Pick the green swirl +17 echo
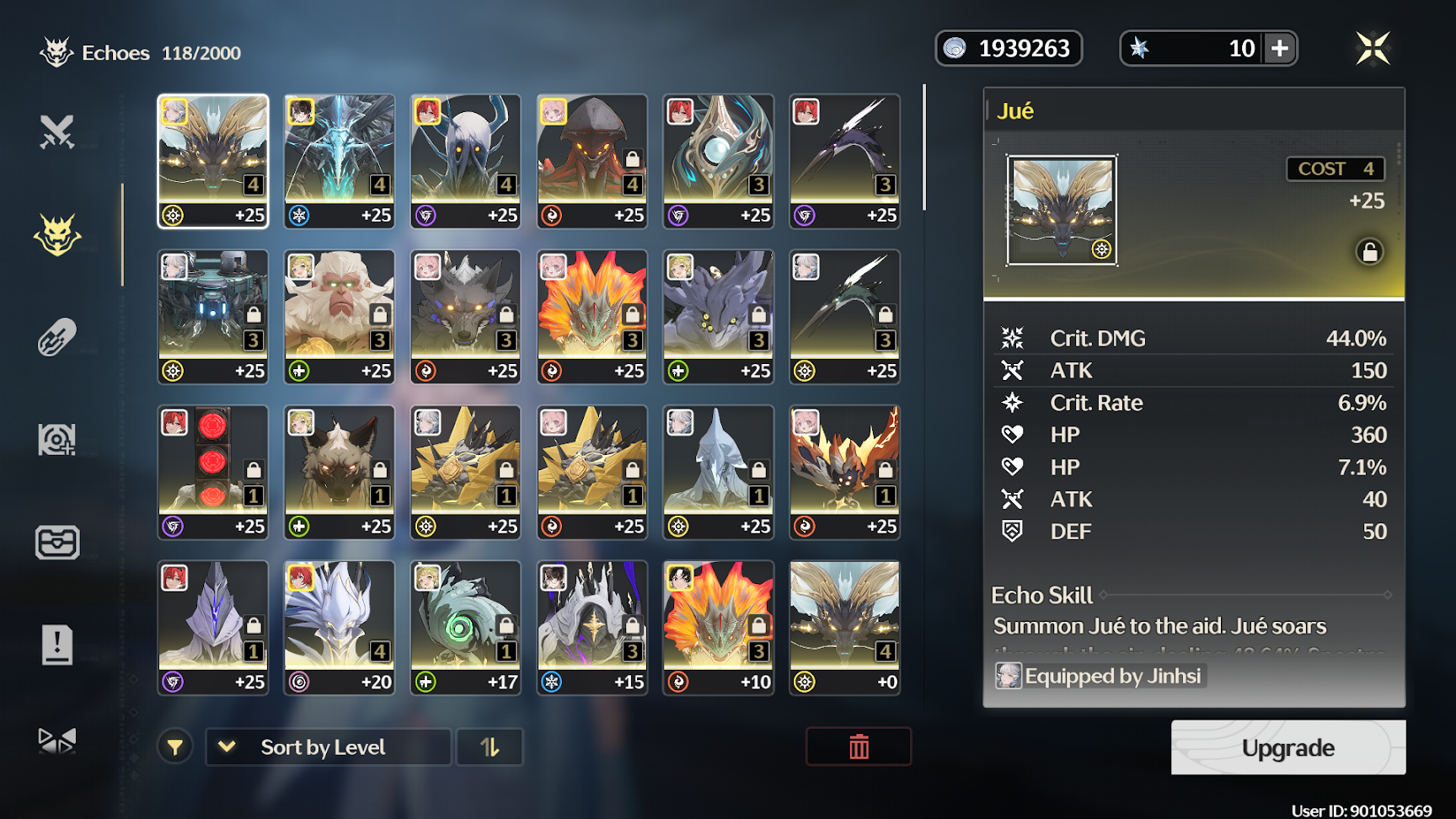1456x819 pixels. pyautogui.click(x=466, y=628)
